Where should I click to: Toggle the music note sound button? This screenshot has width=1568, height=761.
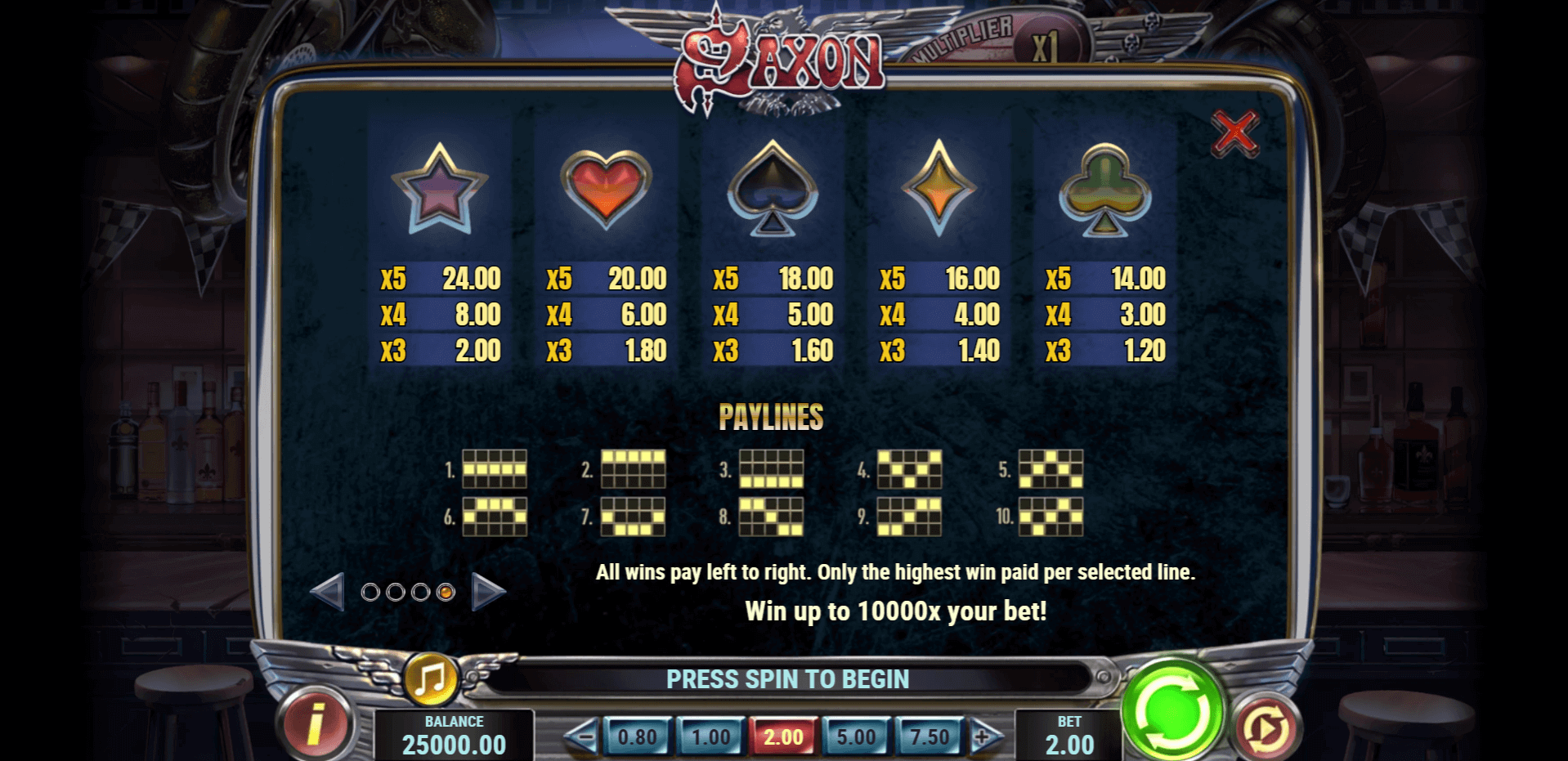[x=431, y=678]
